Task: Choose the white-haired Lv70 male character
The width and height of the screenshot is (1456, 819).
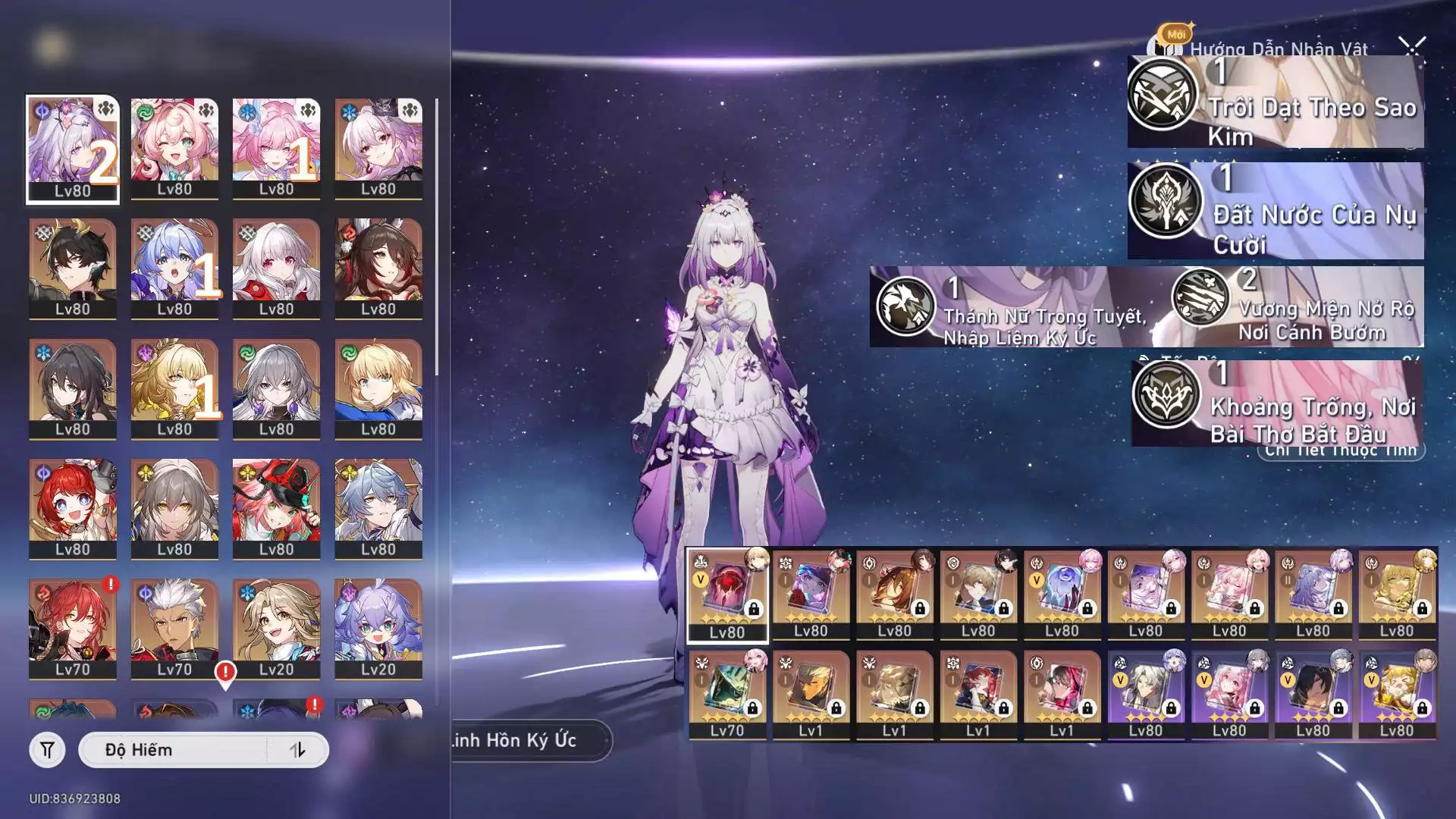Action: pos(174,628)
